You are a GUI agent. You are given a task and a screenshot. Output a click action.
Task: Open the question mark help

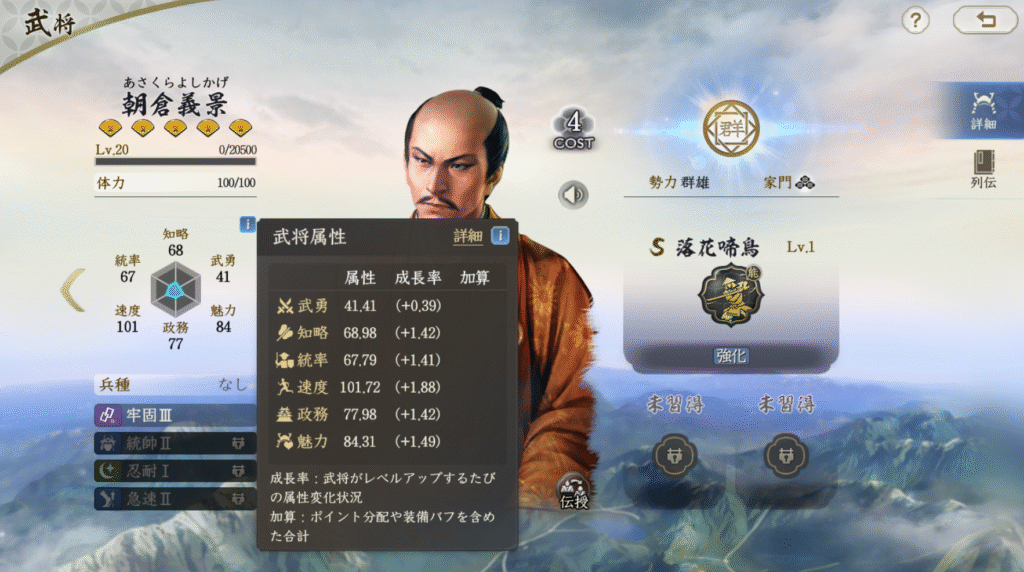click(916, 20)
